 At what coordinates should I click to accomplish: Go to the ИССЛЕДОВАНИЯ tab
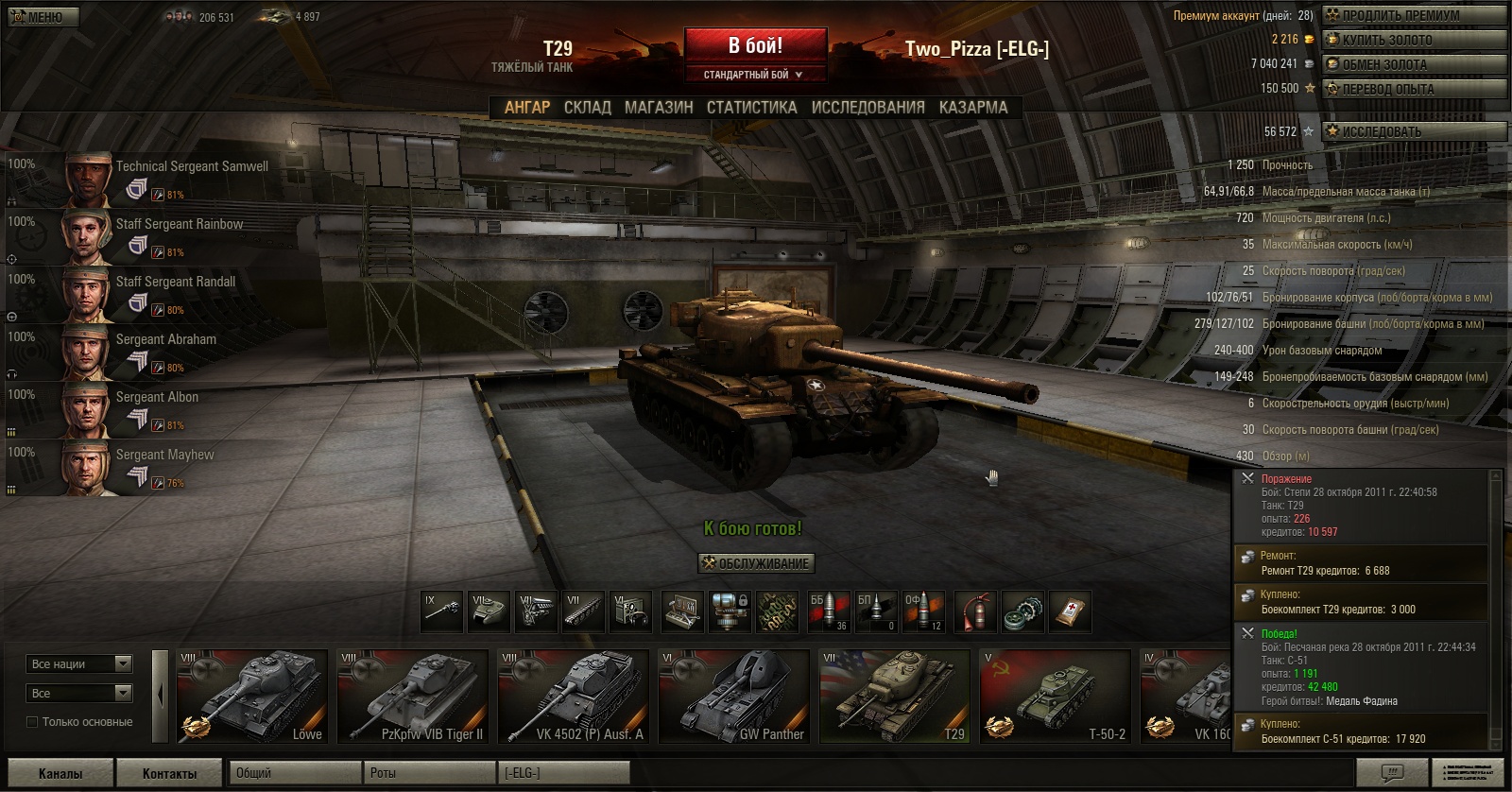pyautogui.click(x=868, y=107)
